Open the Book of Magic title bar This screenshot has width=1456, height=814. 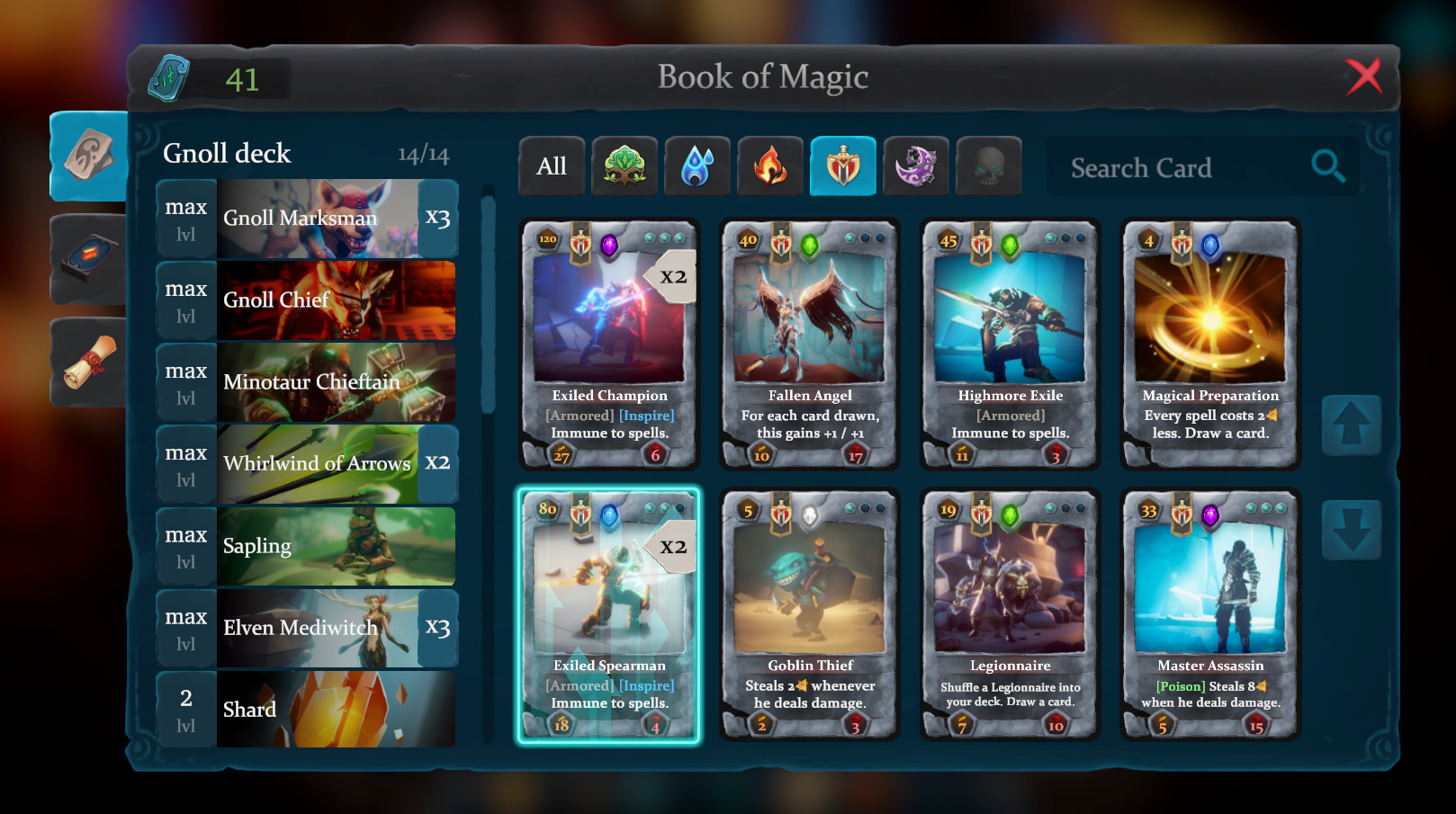[x=763, y=76]
